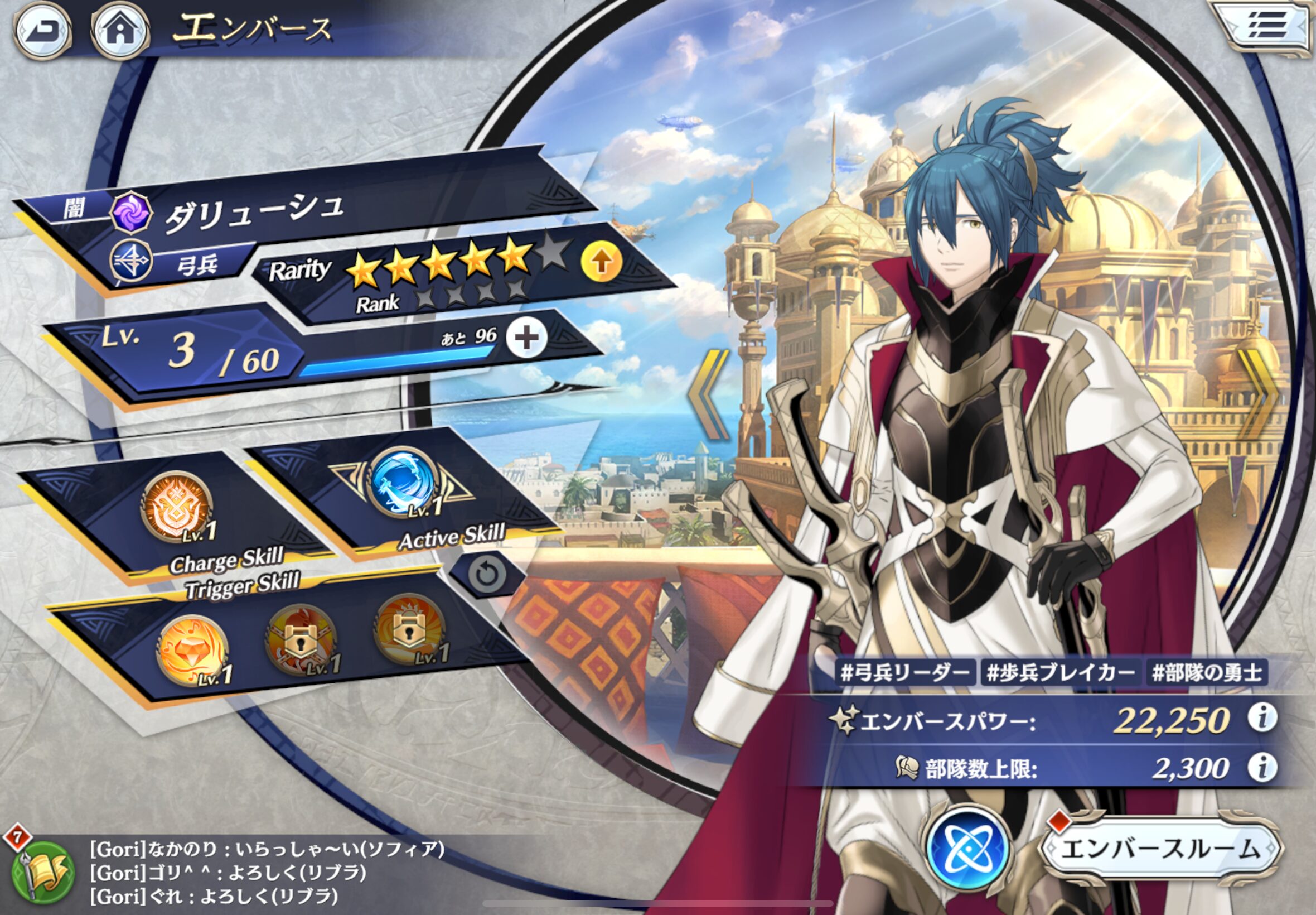Tap the blue atom emblem button
This screenshot has height=915, width=1316.
968,847
